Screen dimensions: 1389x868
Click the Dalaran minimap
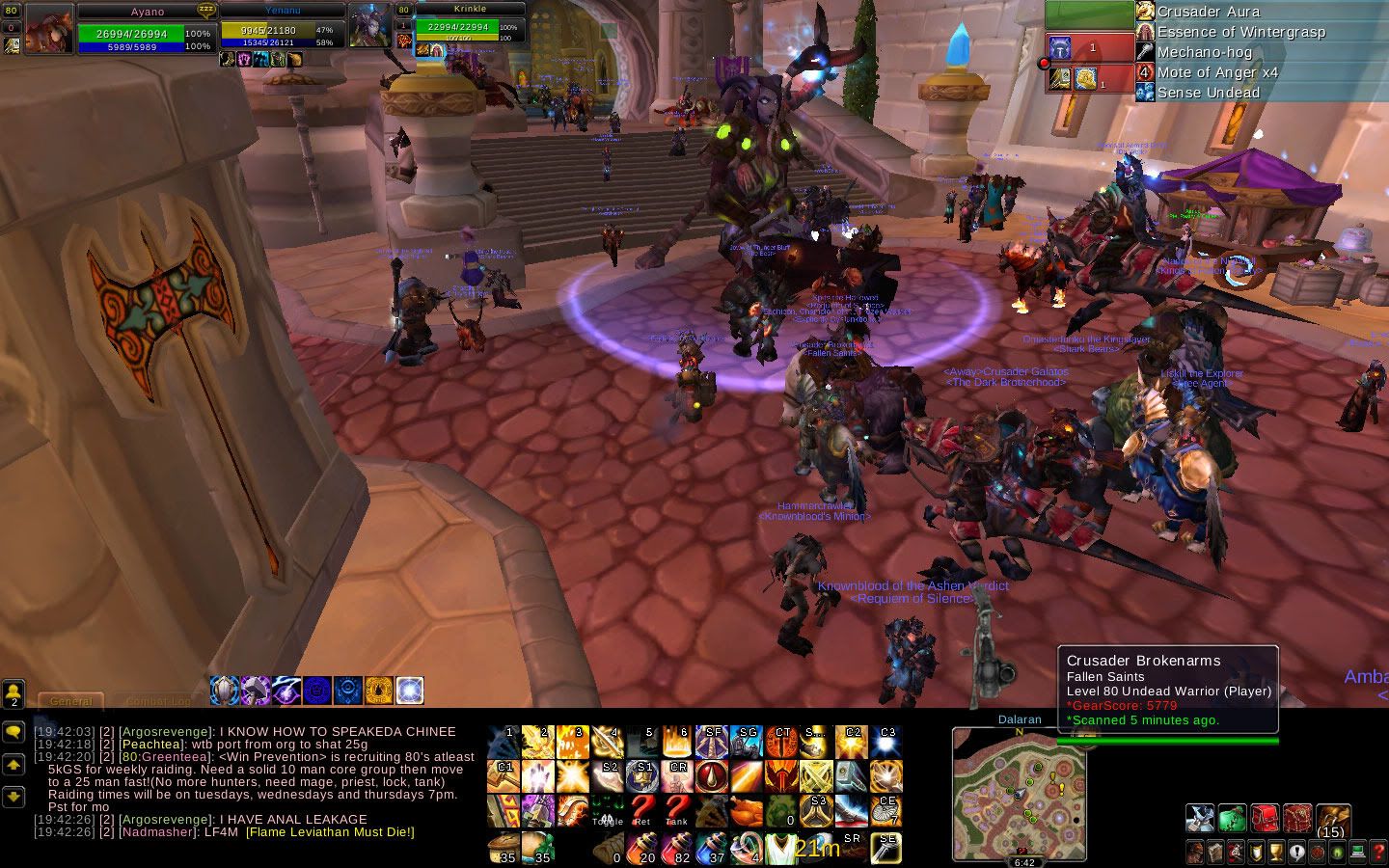(x=1019, y=791)
